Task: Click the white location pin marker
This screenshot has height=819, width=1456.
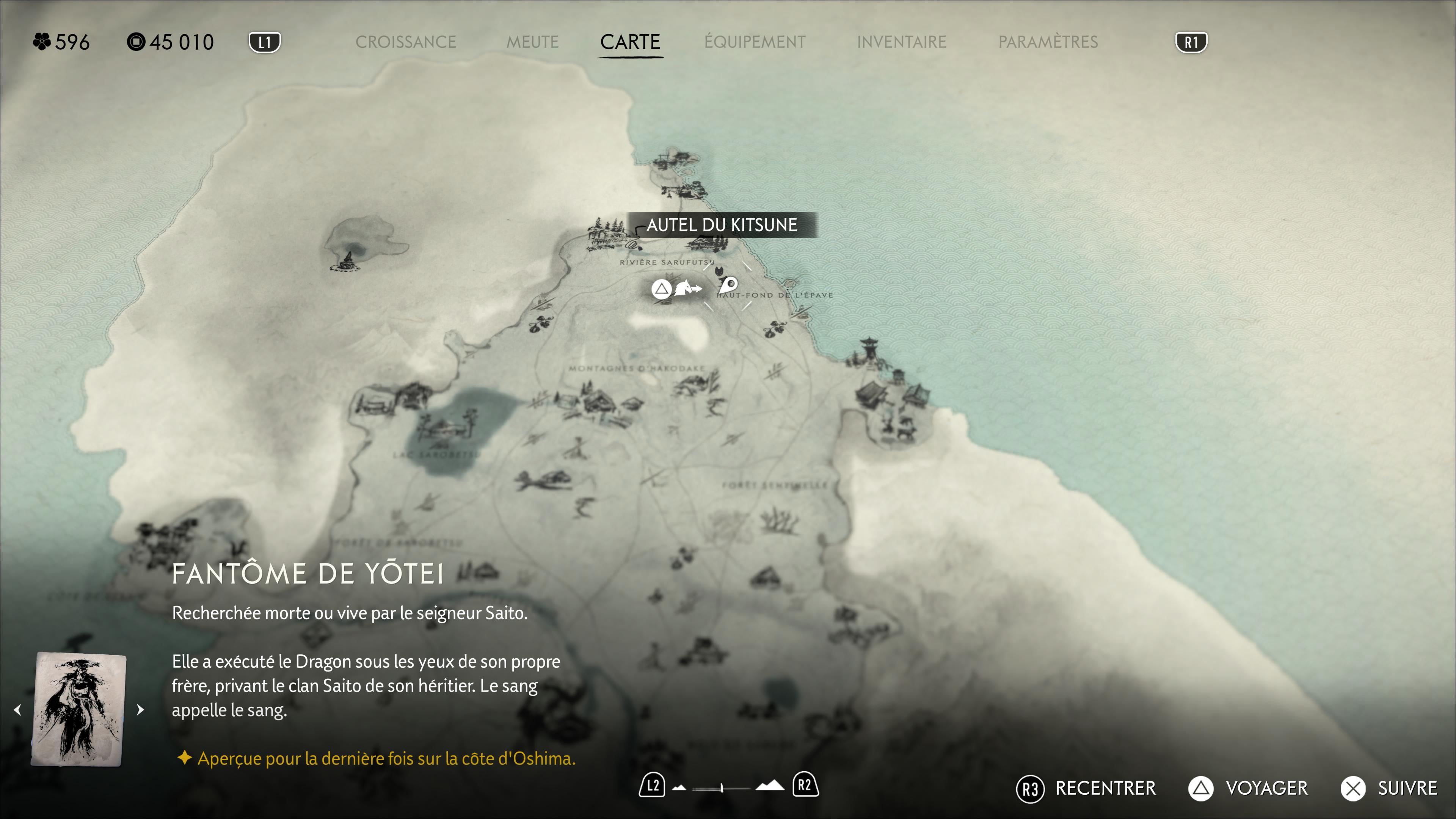Action: (x=728, y=284)
